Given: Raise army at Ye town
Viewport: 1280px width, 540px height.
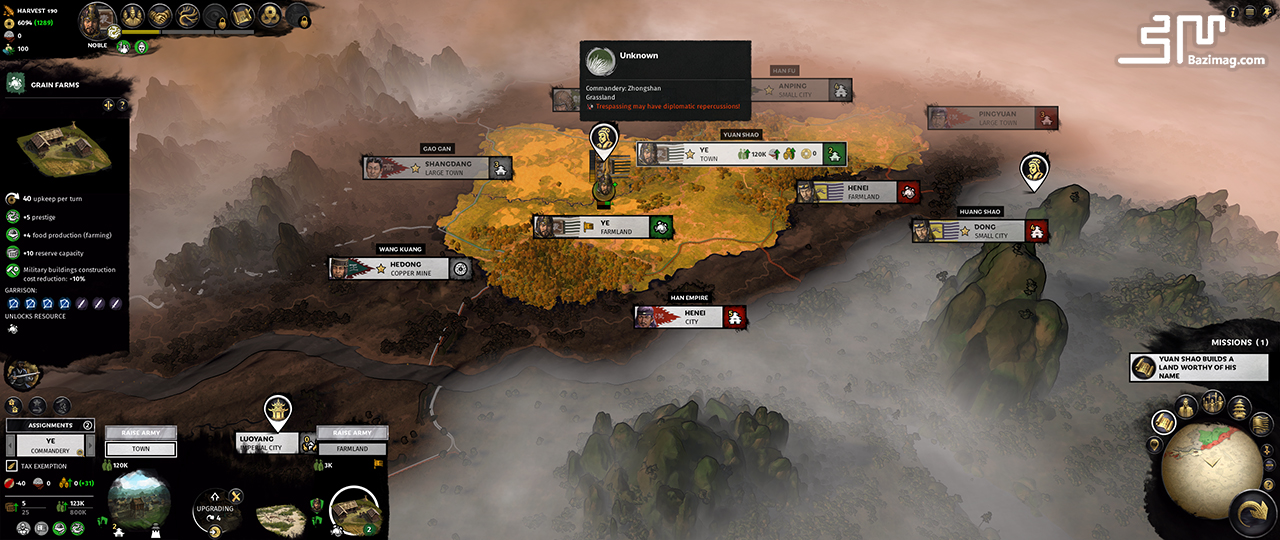Looking at the screenshot, I should pyautogui.click(x=141, y=433).
